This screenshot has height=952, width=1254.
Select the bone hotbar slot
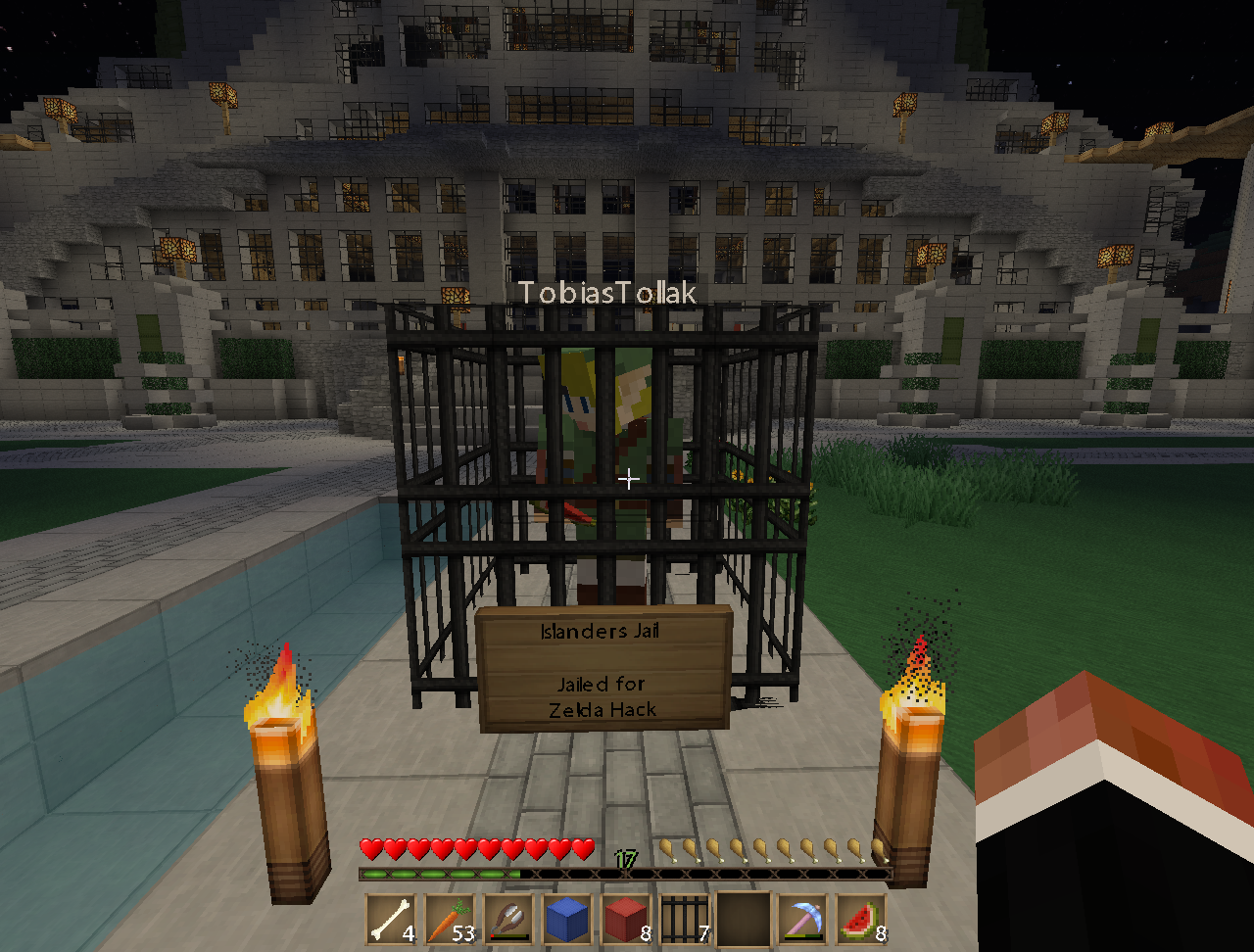pyautogui.click(x=390, y=919)
